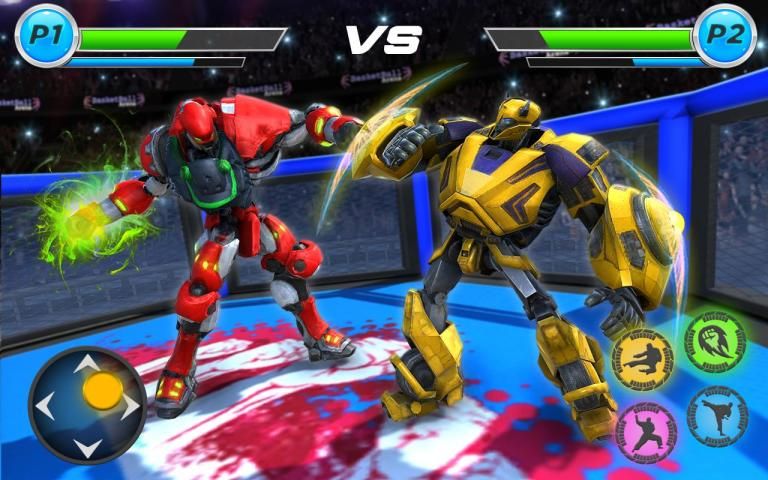The image size is (768, 480).
Task: Activate the green flaming fist special attack
Action: tap(715, 340)
